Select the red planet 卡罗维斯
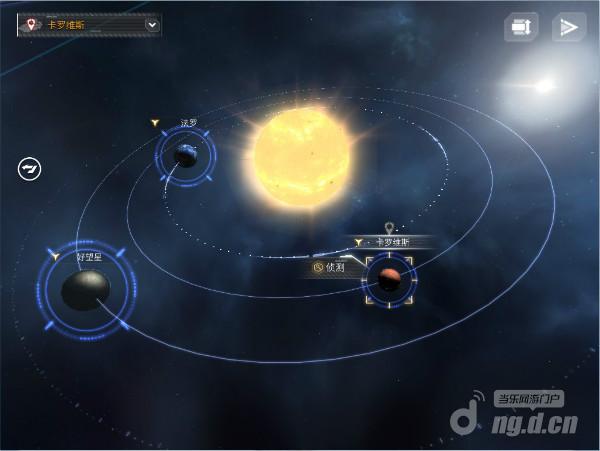Viewport: 600px width, 451px height. pos(390,281)
